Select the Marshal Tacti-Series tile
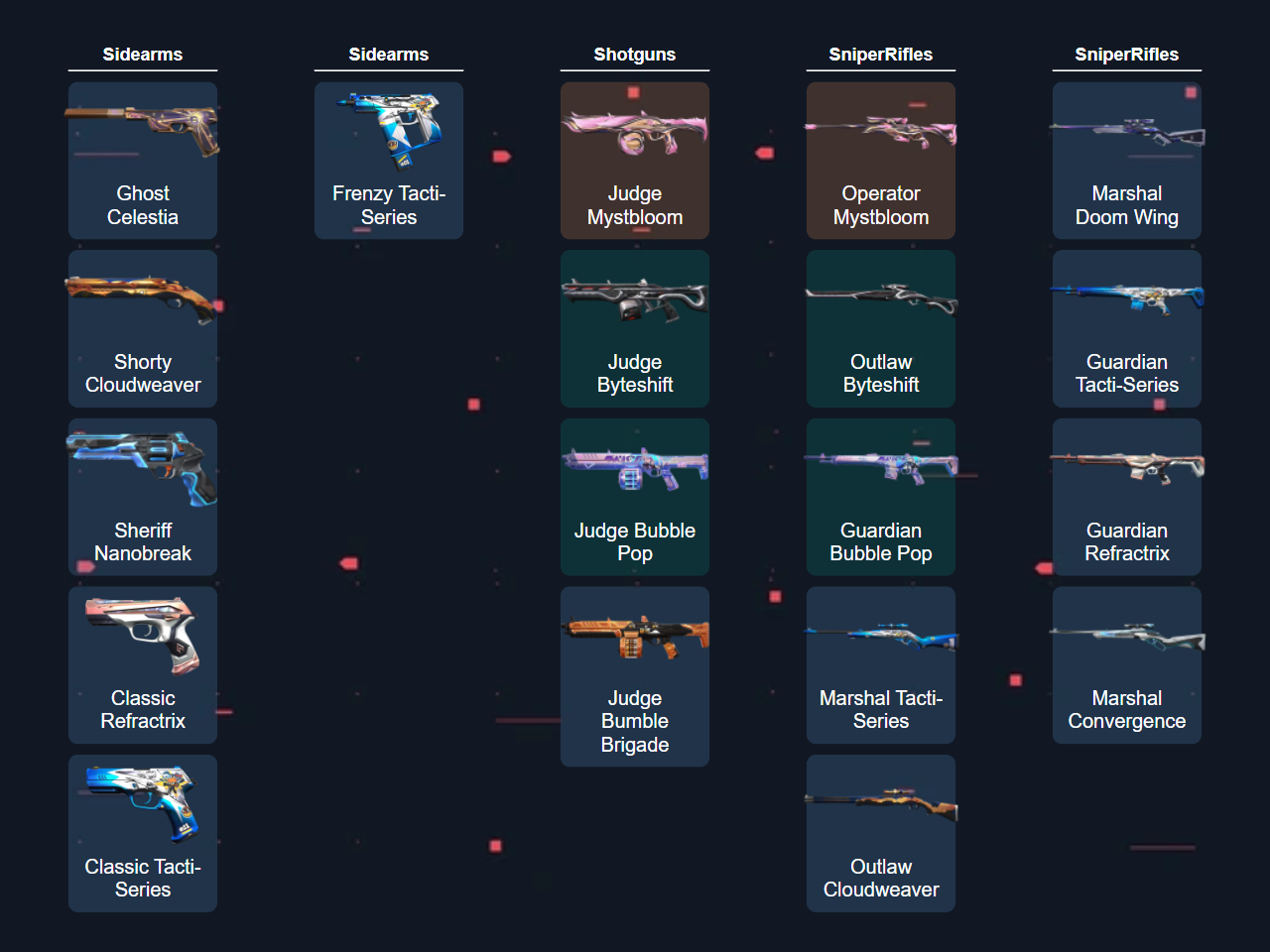Screen dimensions: 1270x952 point(881,664)
